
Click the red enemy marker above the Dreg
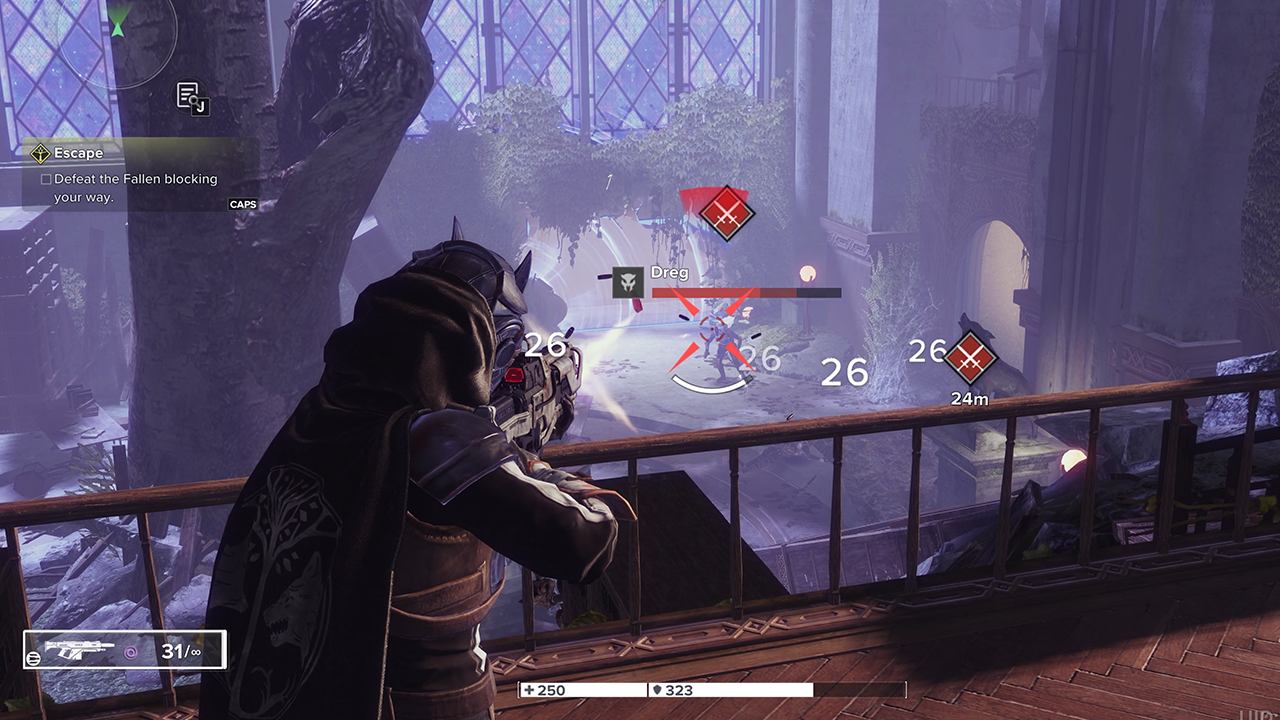(x=727, y=214)
